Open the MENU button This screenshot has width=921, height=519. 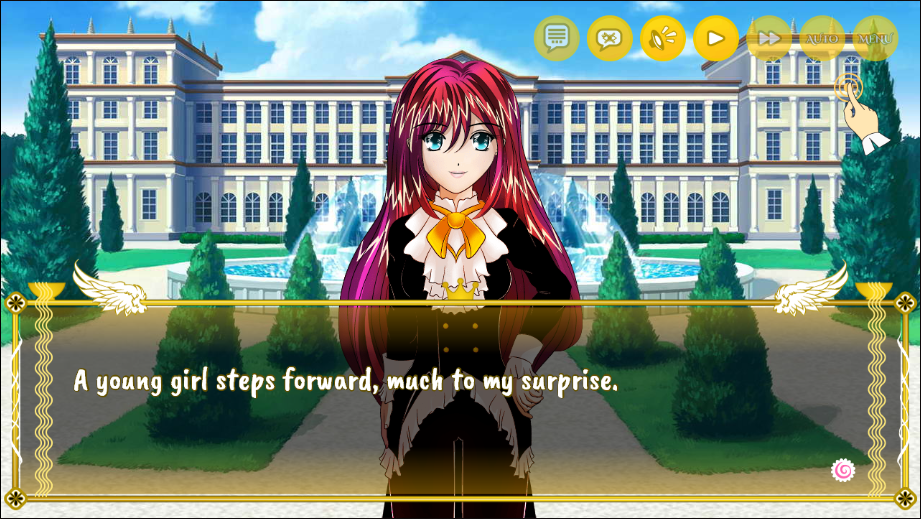[874, 39]
